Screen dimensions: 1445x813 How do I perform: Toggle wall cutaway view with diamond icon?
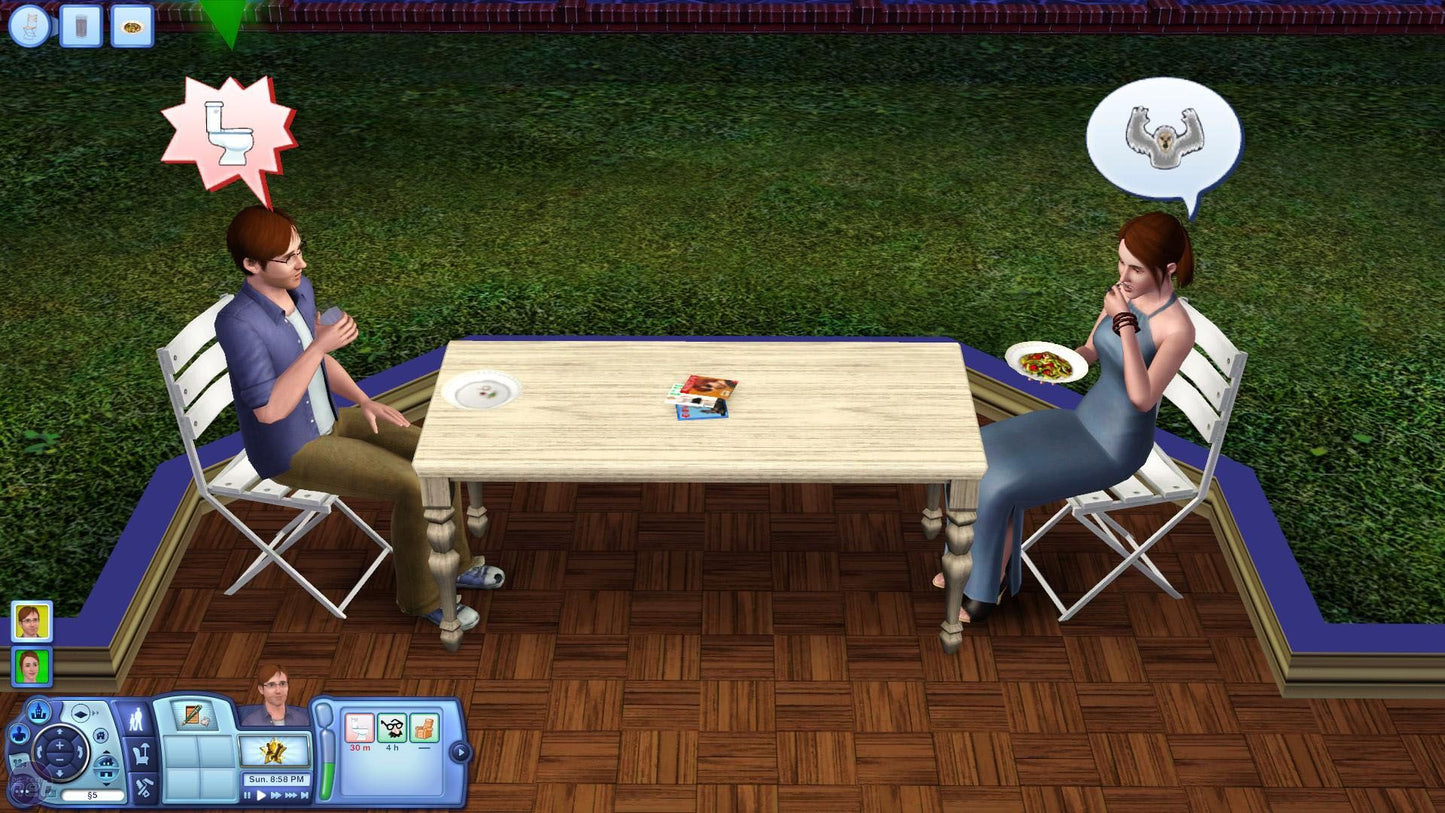[78, 714]
